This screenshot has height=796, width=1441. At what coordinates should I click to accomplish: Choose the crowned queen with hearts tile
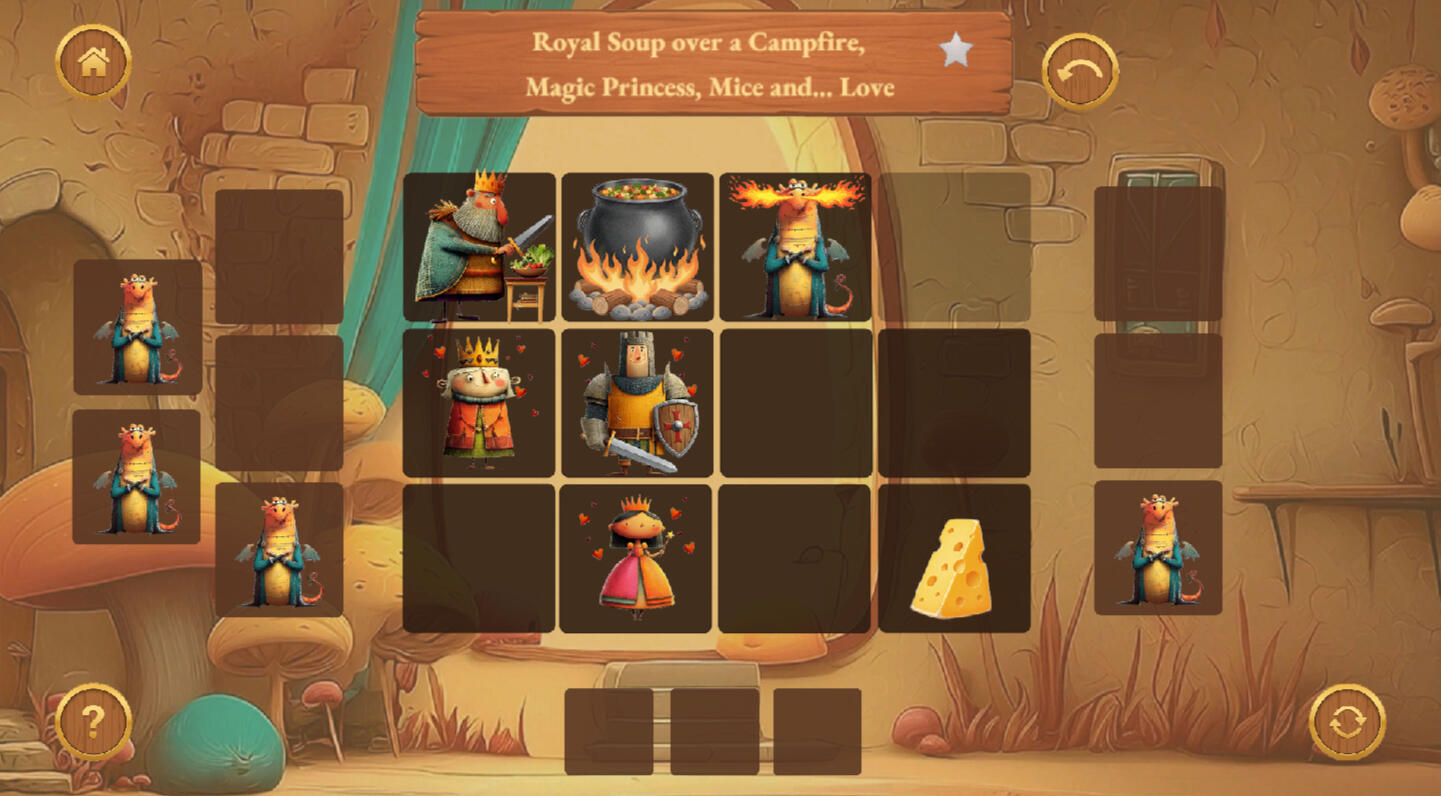click(x=479, y=403)
